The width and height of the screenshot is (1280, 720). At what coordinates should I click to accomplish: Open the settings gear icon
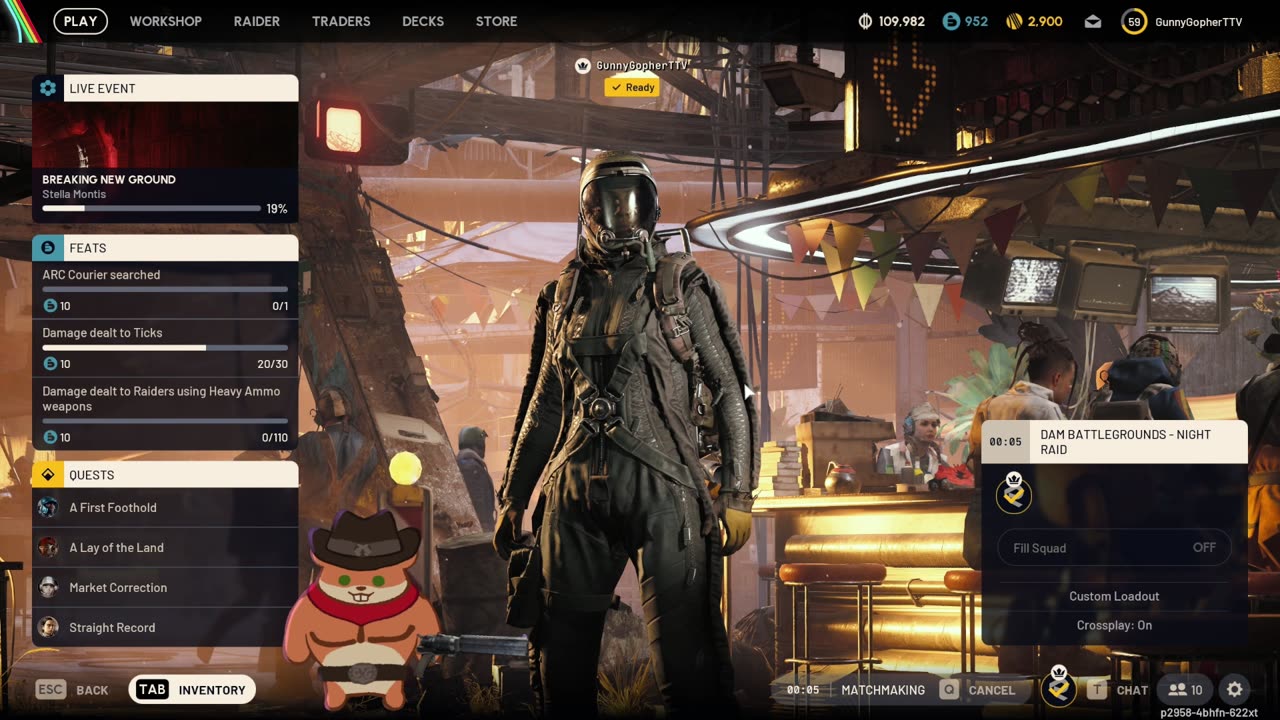[1235, 690]
